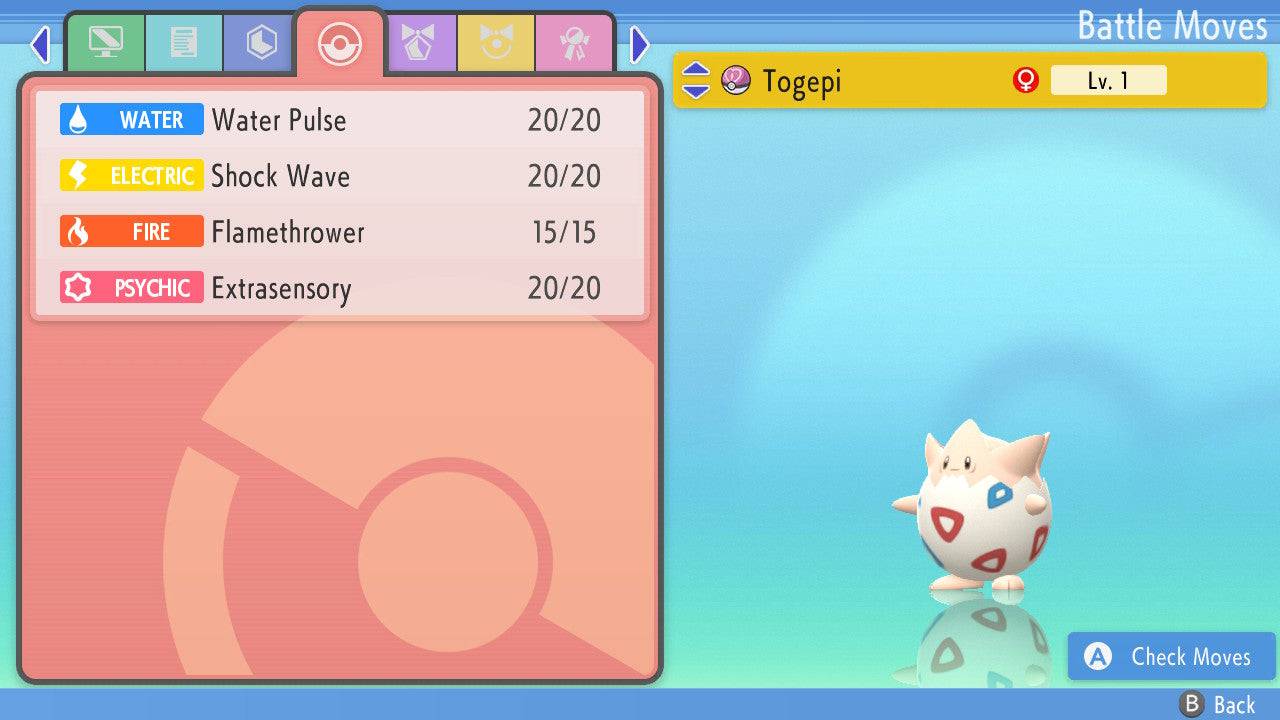Show the pink ribbon rosette tab
This screenshot has width=1280, height=720.
(x=574, y=43)
